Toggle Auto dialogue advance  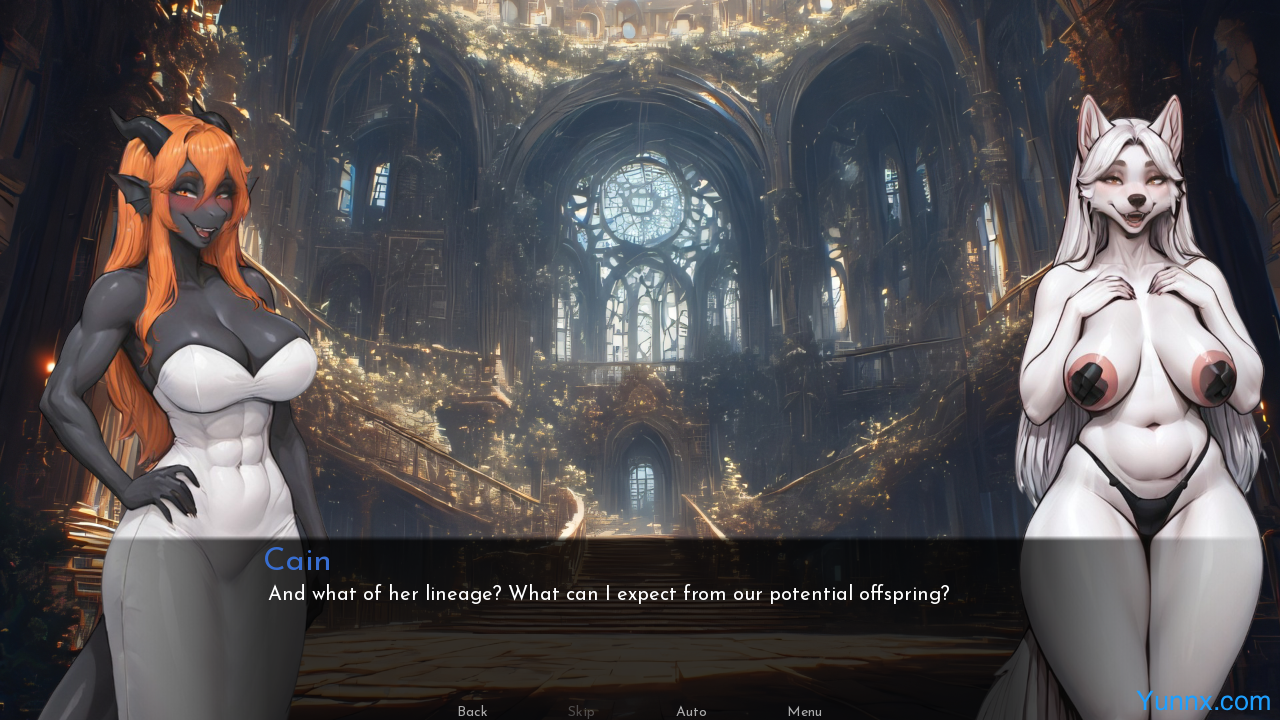pyautogui.click(x=691, y=711)
